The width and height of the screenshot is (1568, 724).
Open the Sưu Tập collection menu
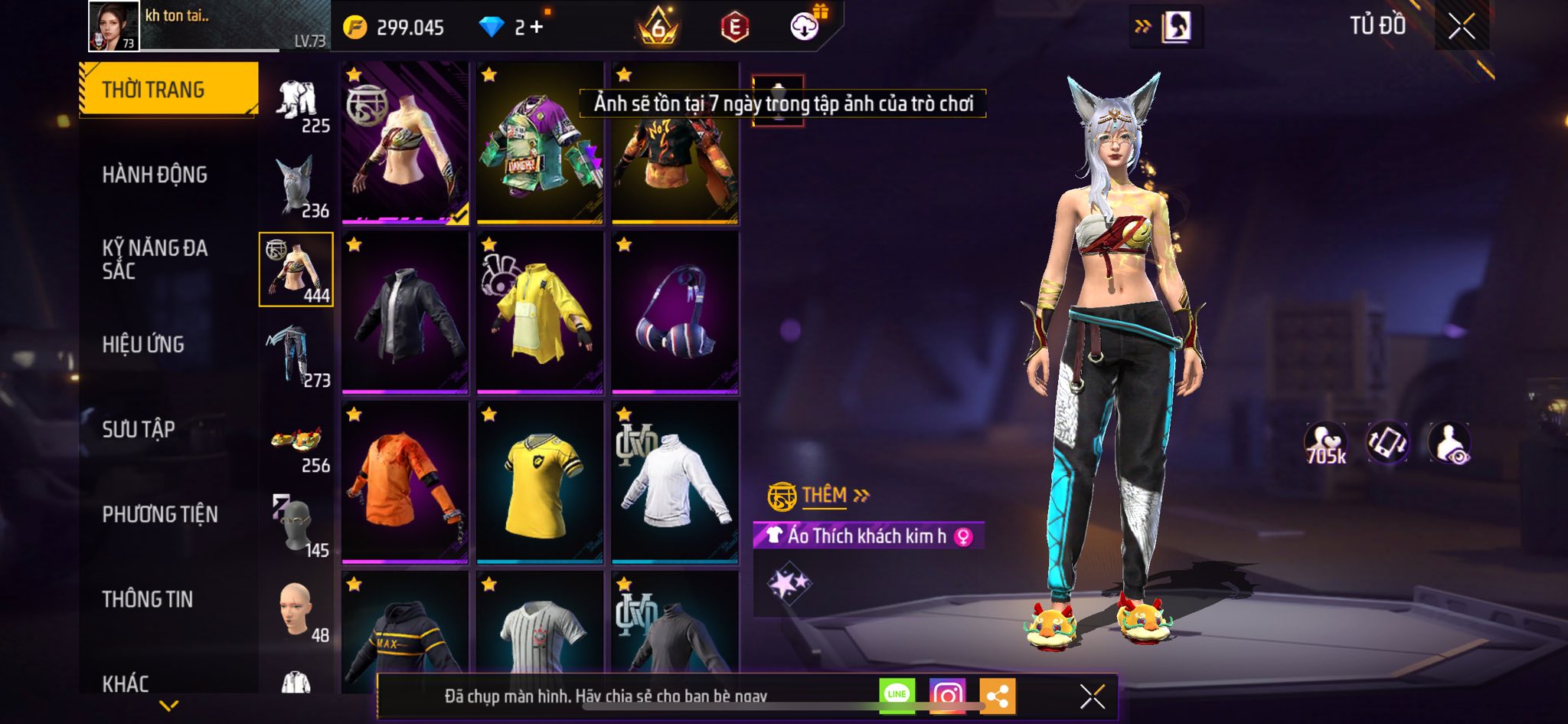click(139, 429)
